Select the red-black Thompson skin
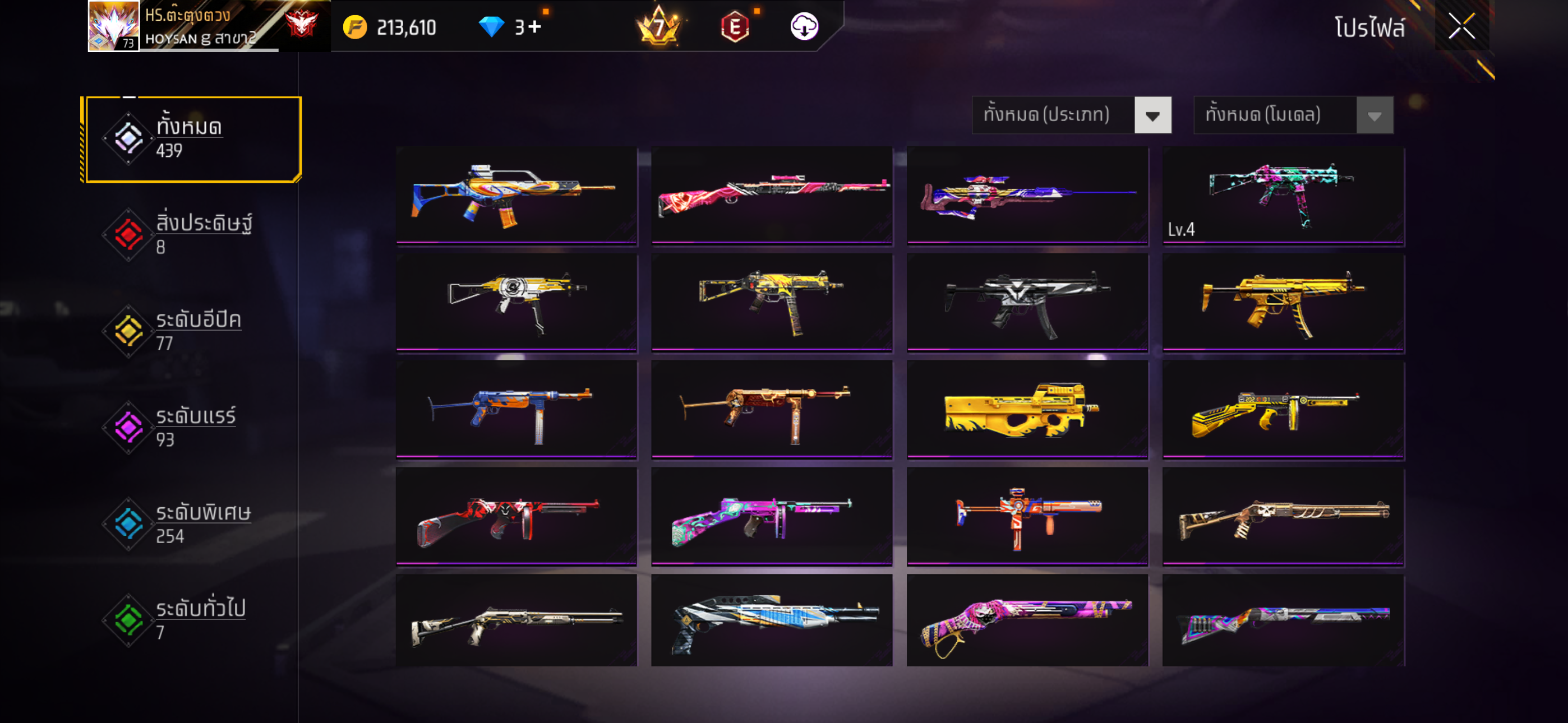This screenshot has height=723, width=1568. pos(516,516)
